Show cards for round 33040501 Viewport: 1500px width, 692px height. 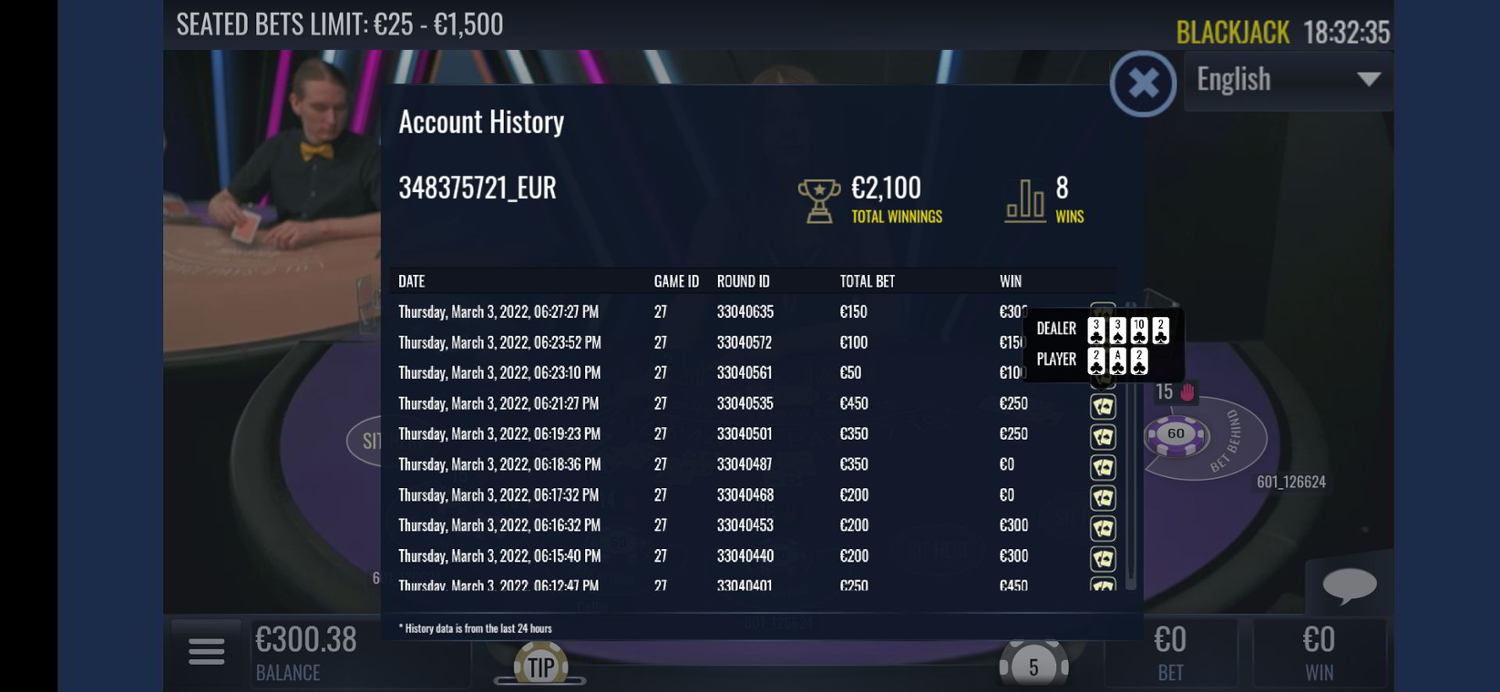[1102, 437]
